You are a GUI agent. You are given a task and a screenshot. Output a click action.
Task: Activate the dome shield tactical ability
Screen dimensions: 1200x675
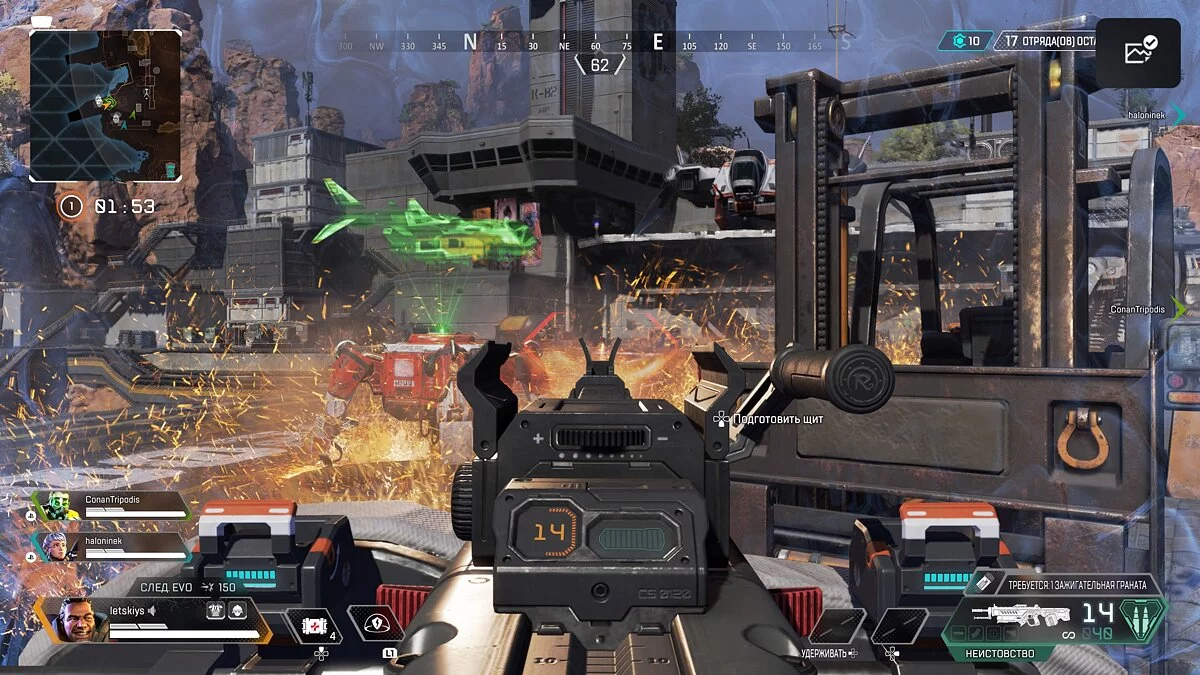coord(376,624)
